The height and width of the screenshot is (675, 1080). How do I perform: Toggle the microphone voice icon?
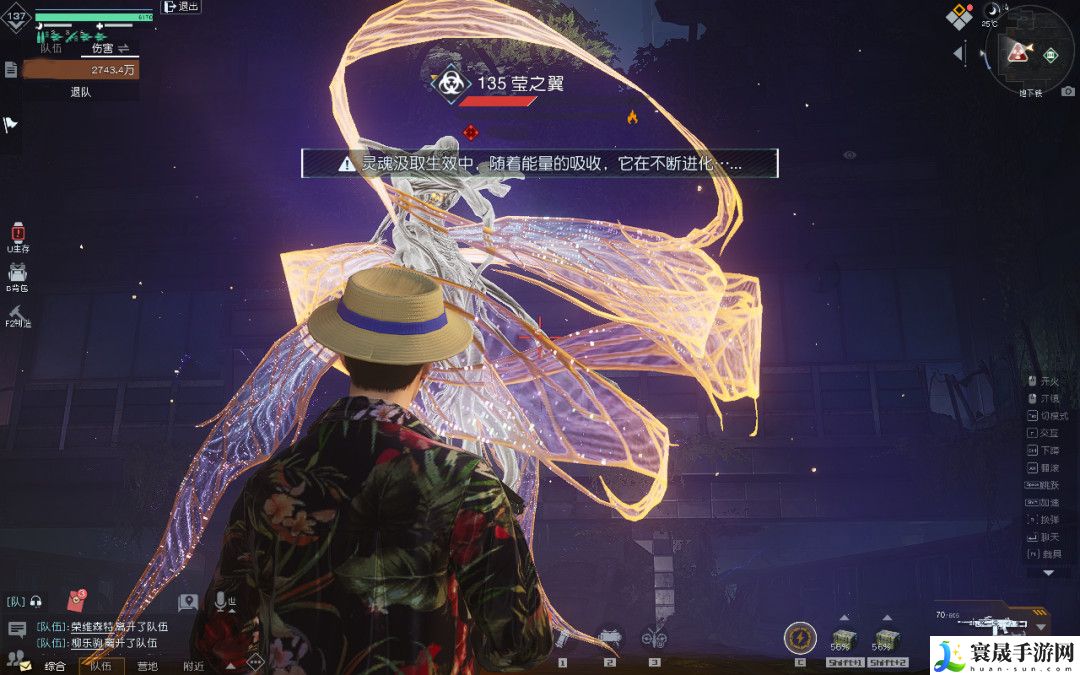pyautogui.click(x=220, y=601)
